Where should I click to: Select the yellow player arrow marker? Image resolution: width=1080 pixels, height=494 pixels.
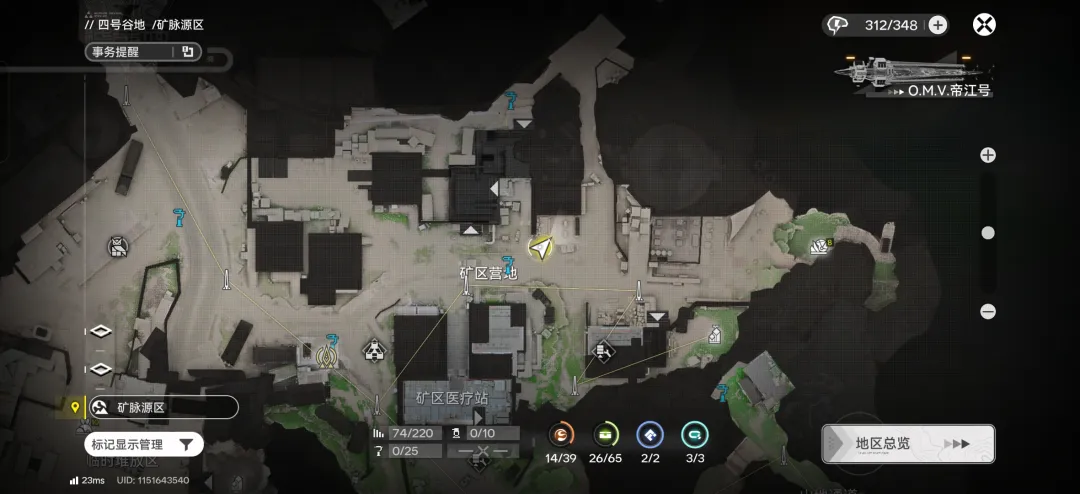541,247
